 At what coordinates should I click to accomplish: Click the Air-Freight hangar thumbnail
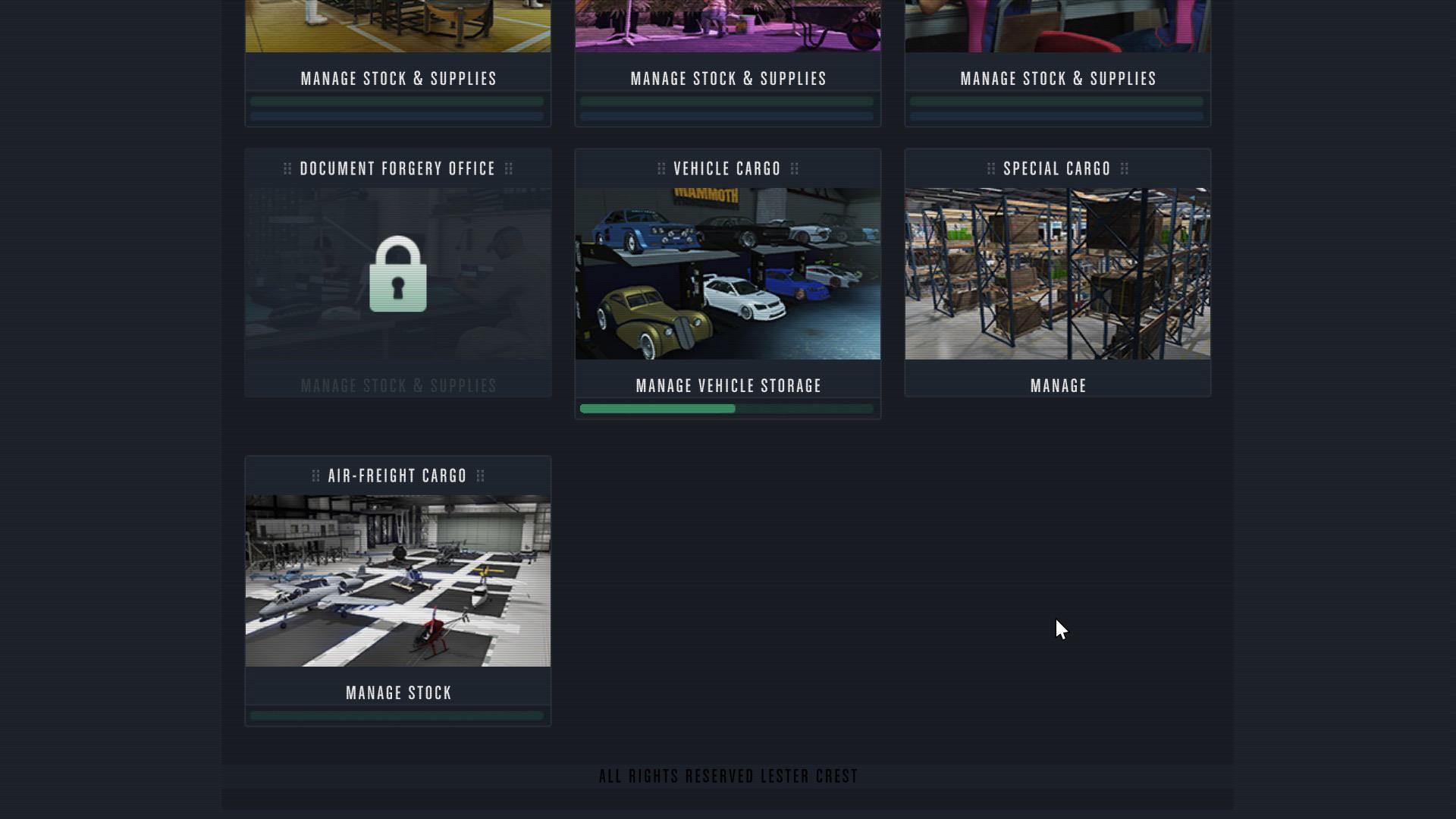398,580
